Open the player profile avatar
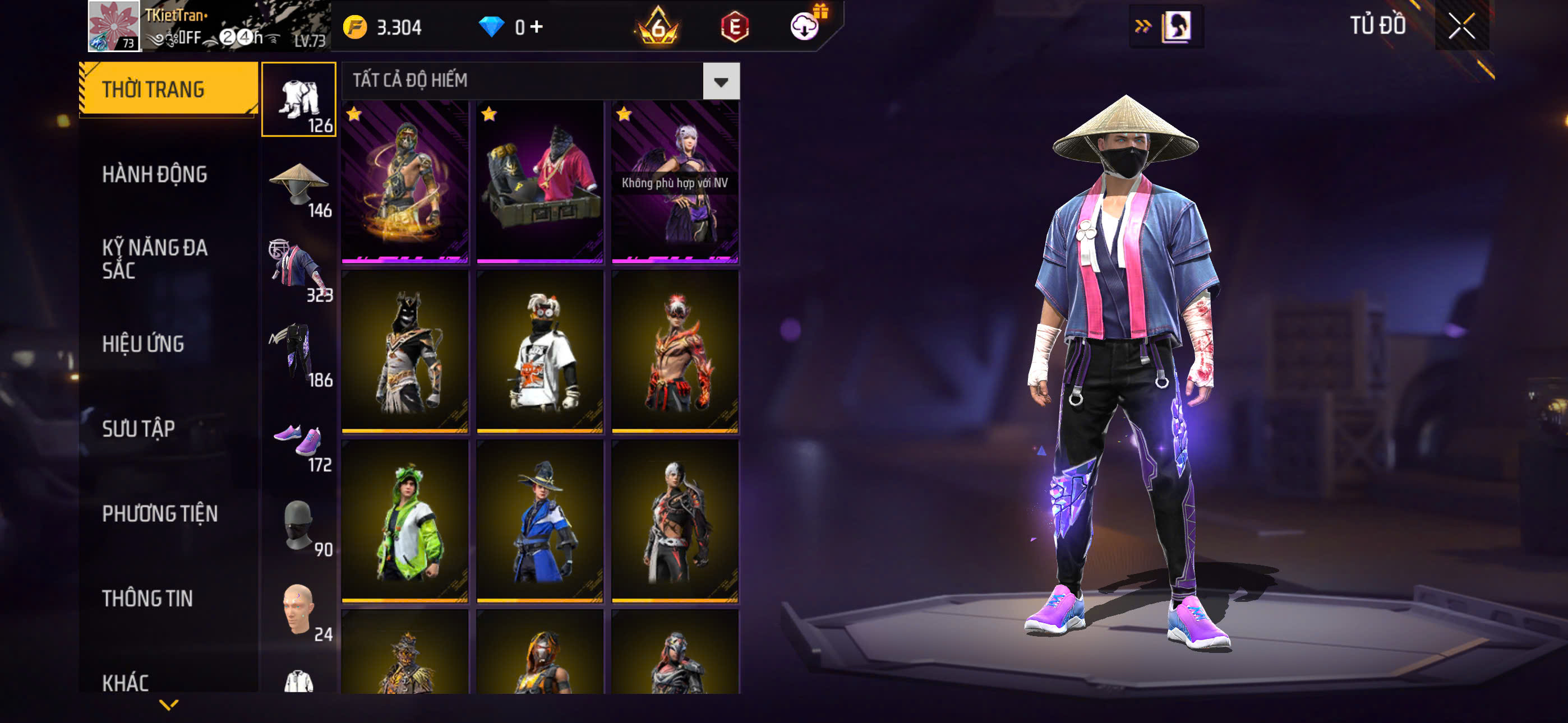 (114, 26)
